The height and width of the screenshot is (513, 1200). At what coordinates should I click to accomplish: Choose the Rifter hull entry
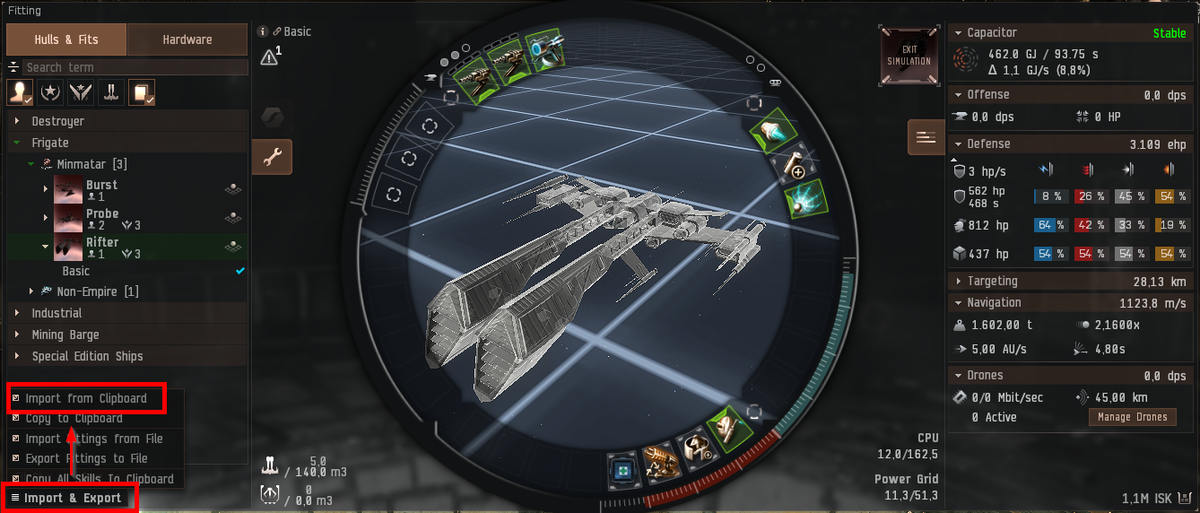click(101, 243)
